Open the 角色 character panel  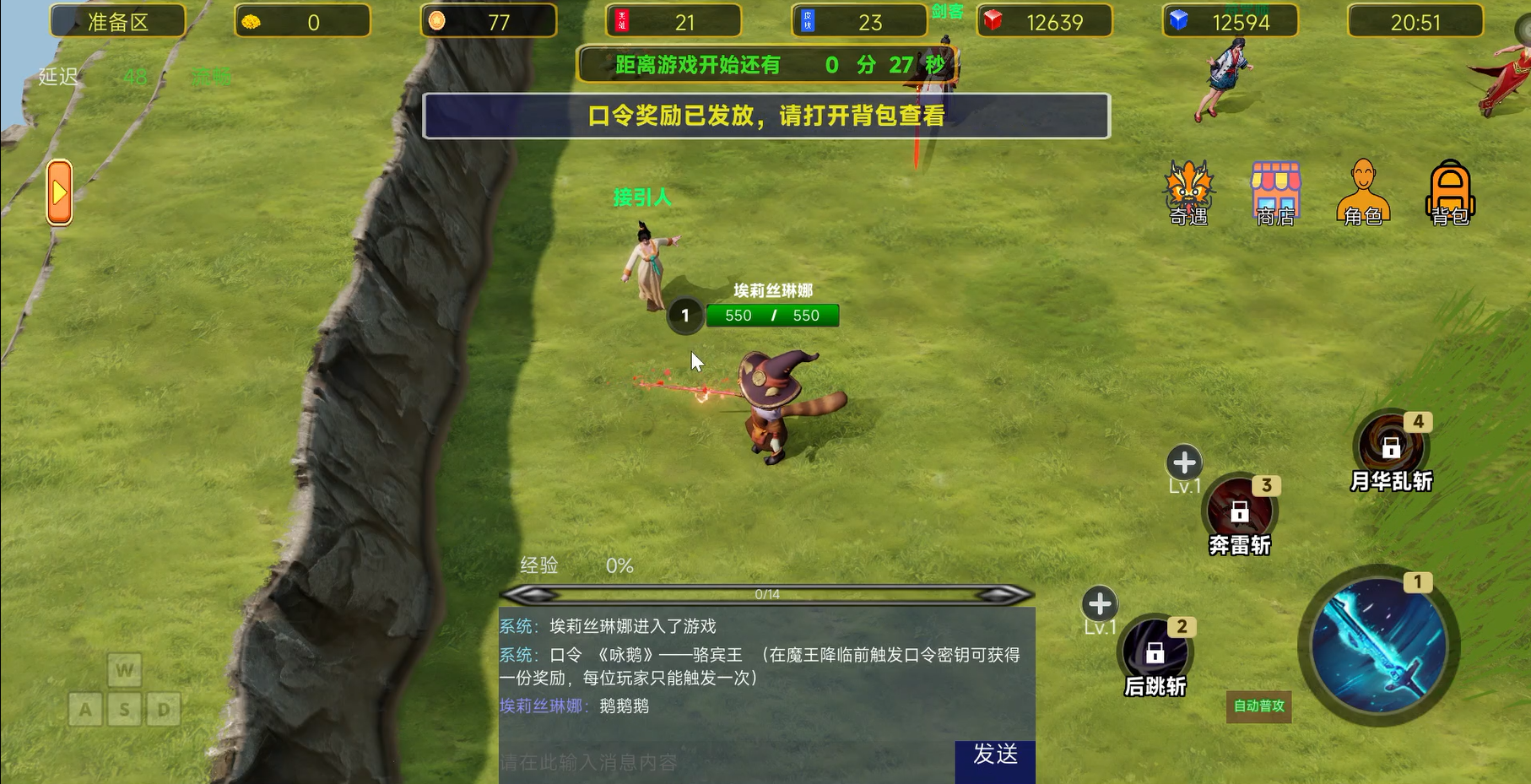(x=1365, y=187)
